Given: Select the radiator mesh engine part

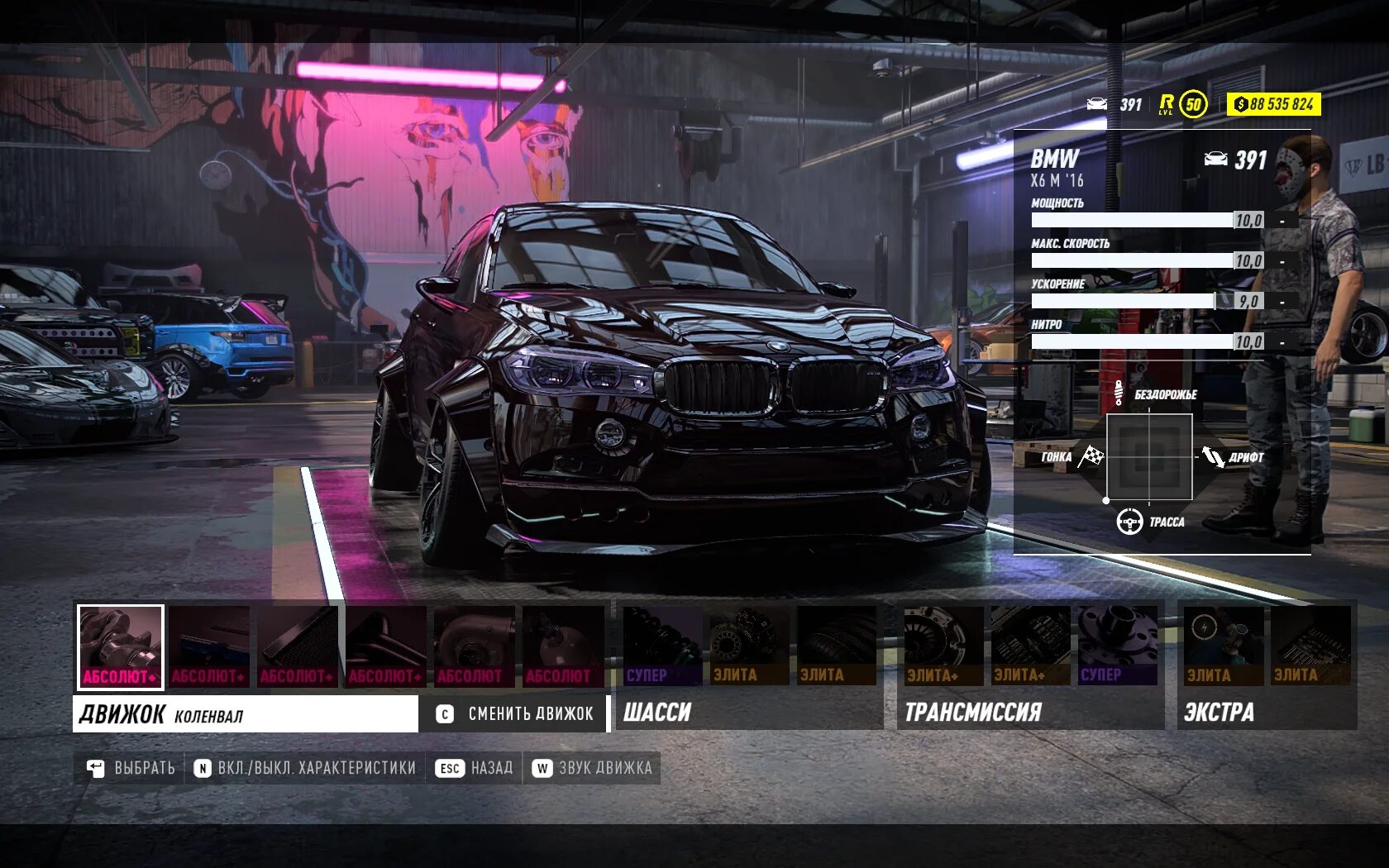Looking at the screenshot, I should tap(298, 646).
